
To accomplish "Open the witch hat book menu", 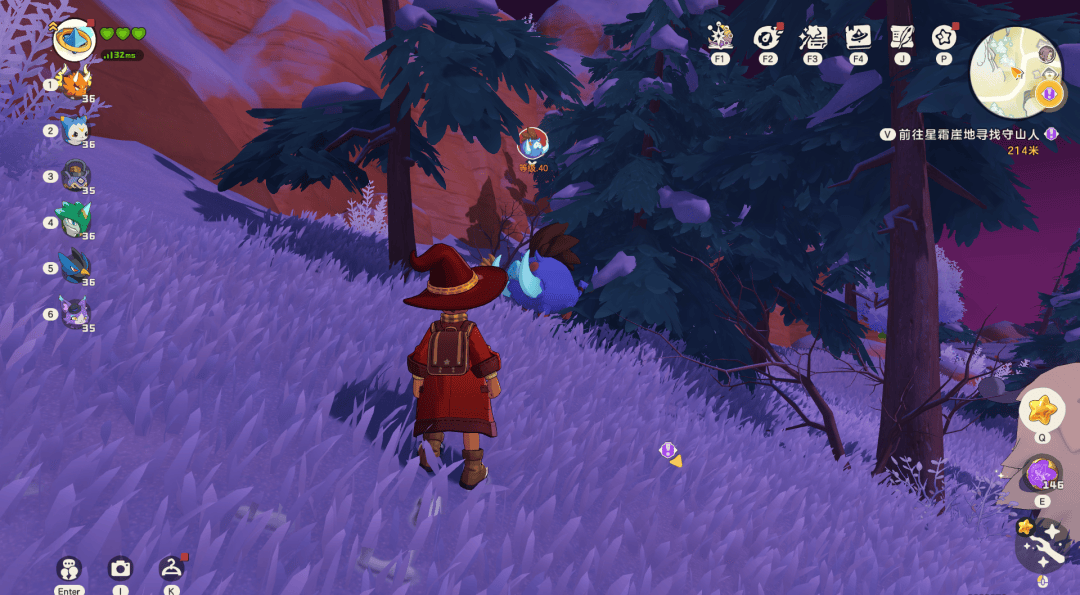I will point(858,37).
